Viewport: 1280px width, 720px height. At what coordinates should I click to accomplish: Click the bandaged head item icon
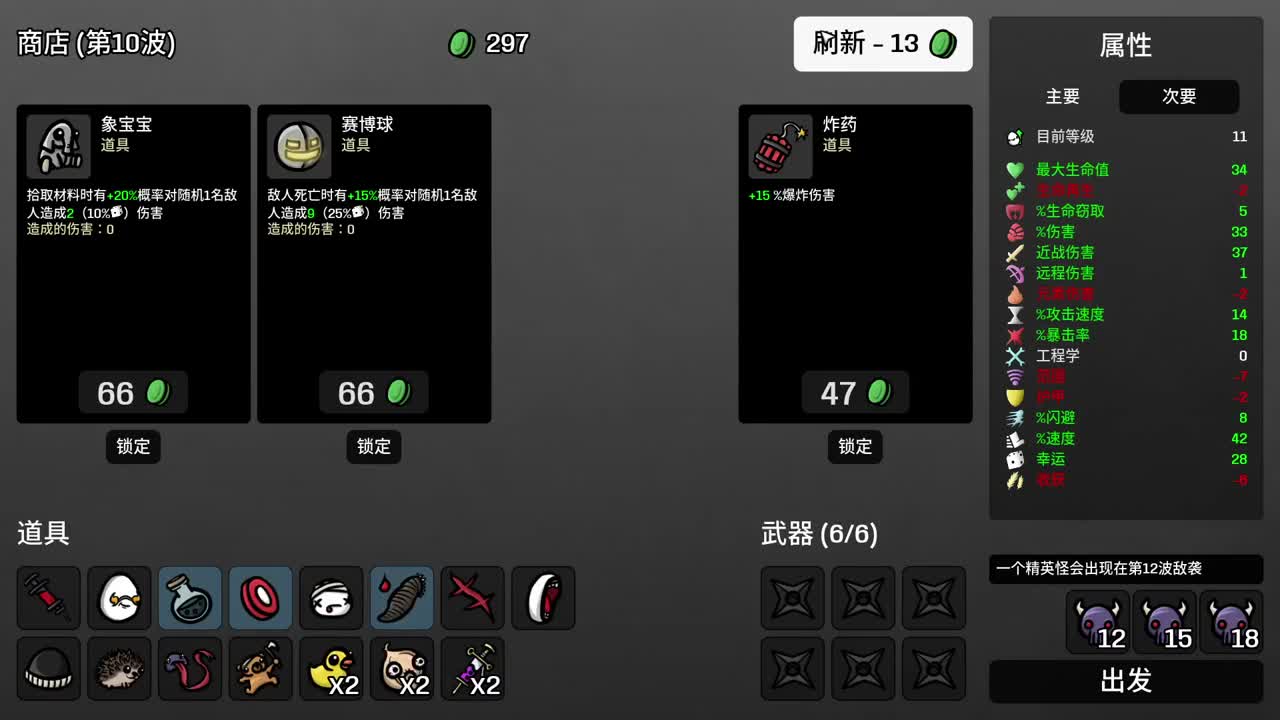coord(331,598)
